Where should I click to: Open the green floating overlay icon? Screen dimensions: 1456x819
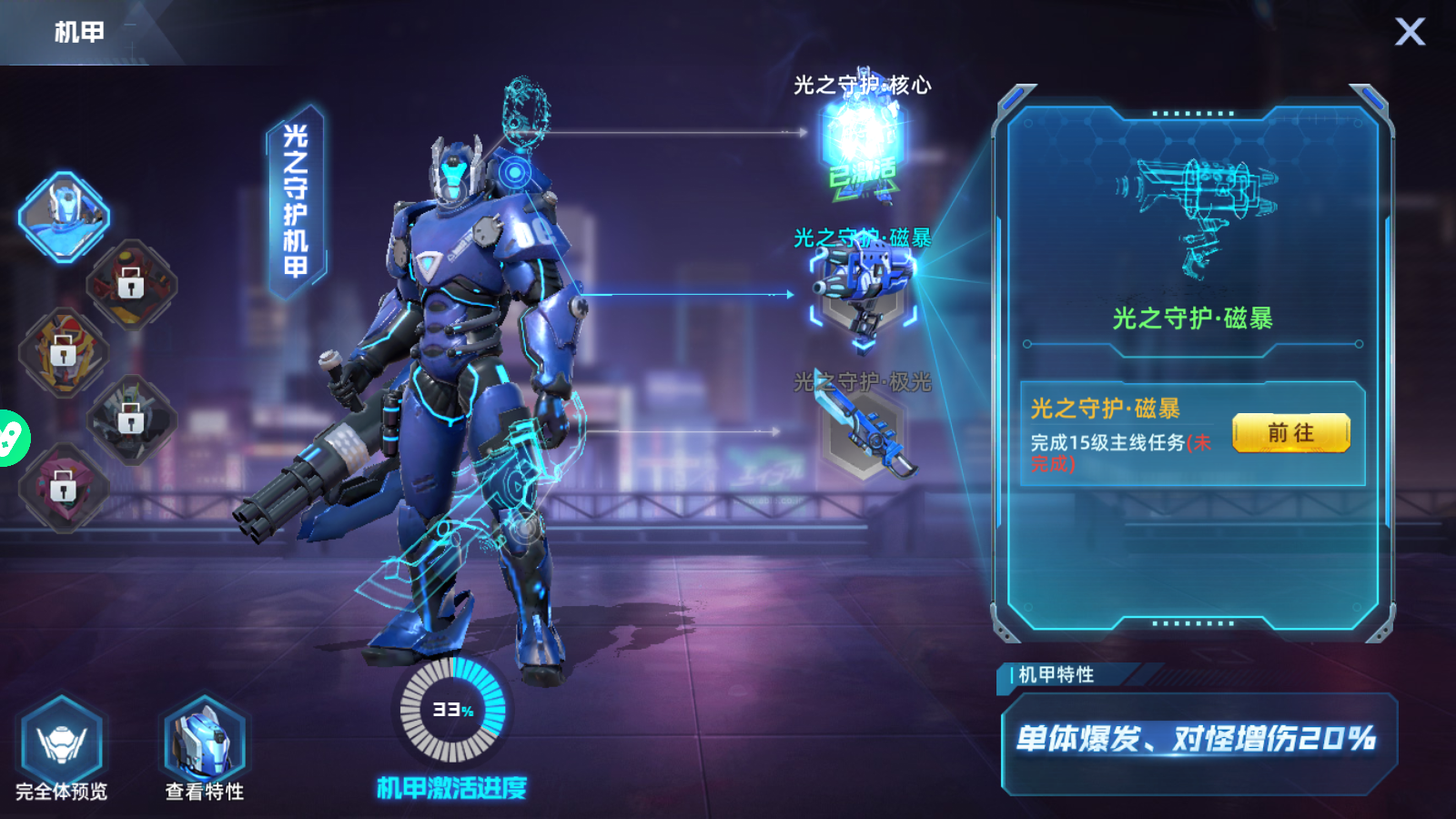pyautogui.click(x=11, y=439)
